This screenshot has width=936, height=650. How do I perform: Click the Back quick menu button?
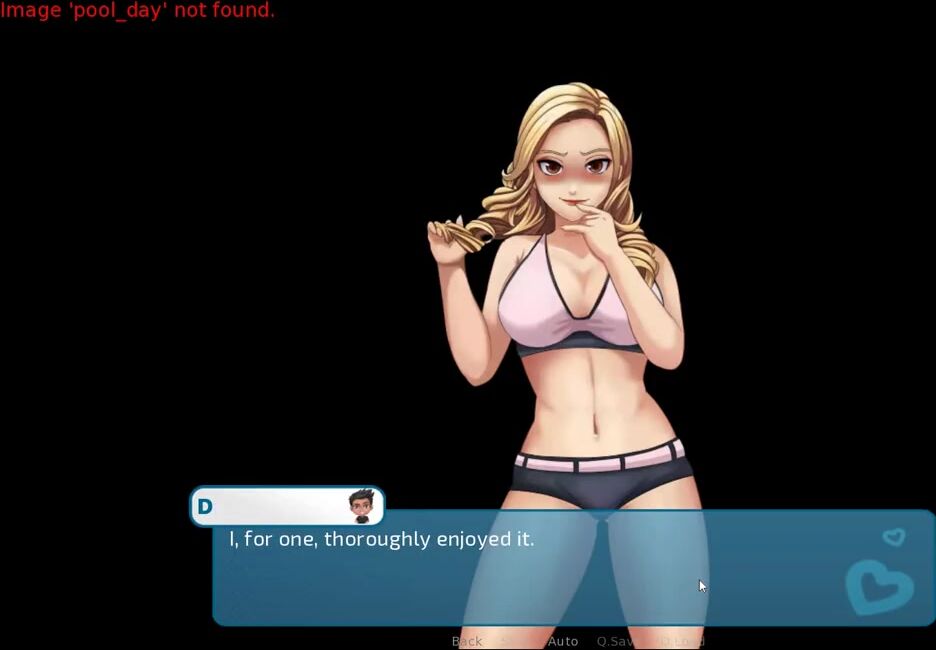tap(467, 641)
